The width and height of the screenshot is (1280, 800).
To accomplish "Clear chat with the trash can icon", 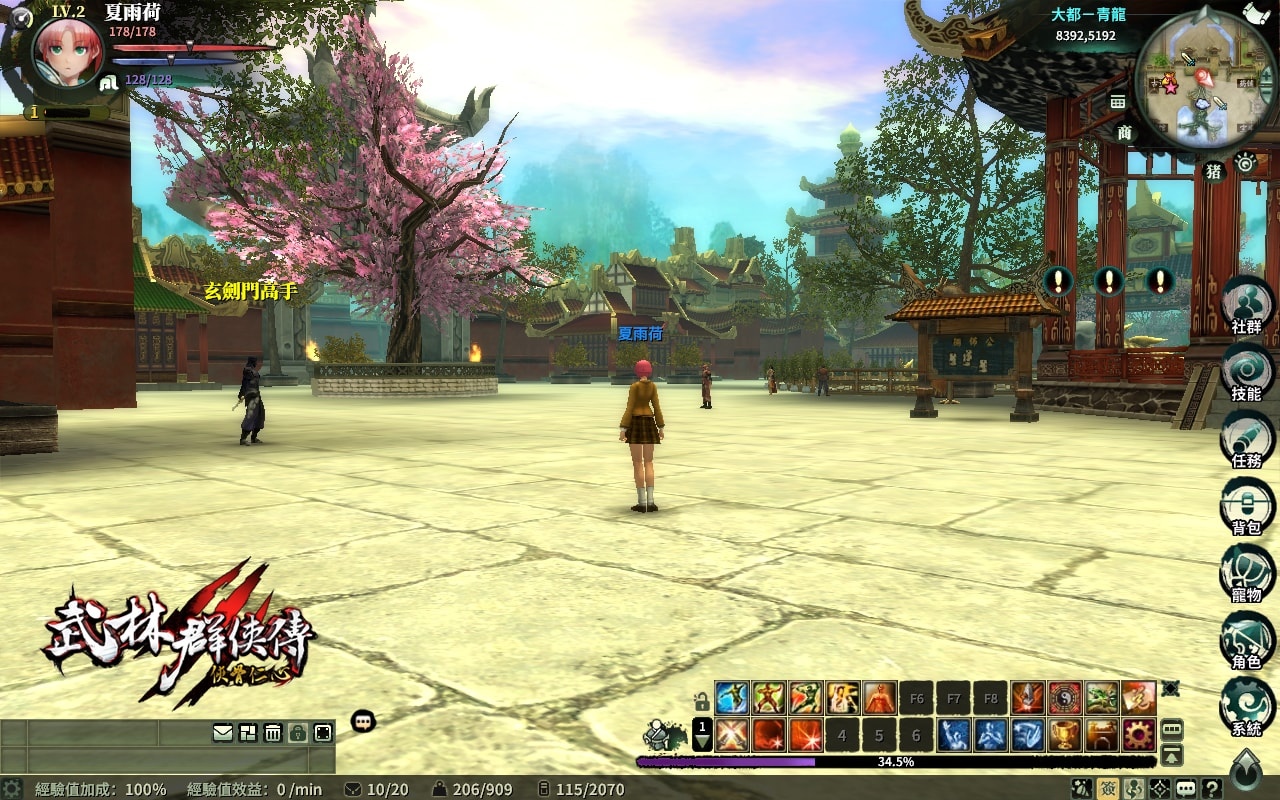I will pos(273,733).
